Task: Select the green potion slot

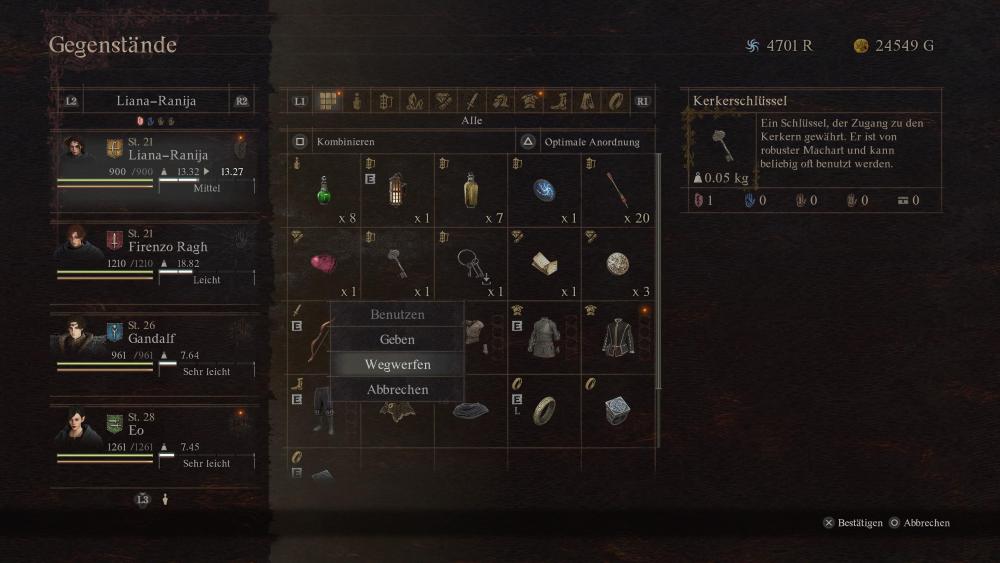Action: 324,191
